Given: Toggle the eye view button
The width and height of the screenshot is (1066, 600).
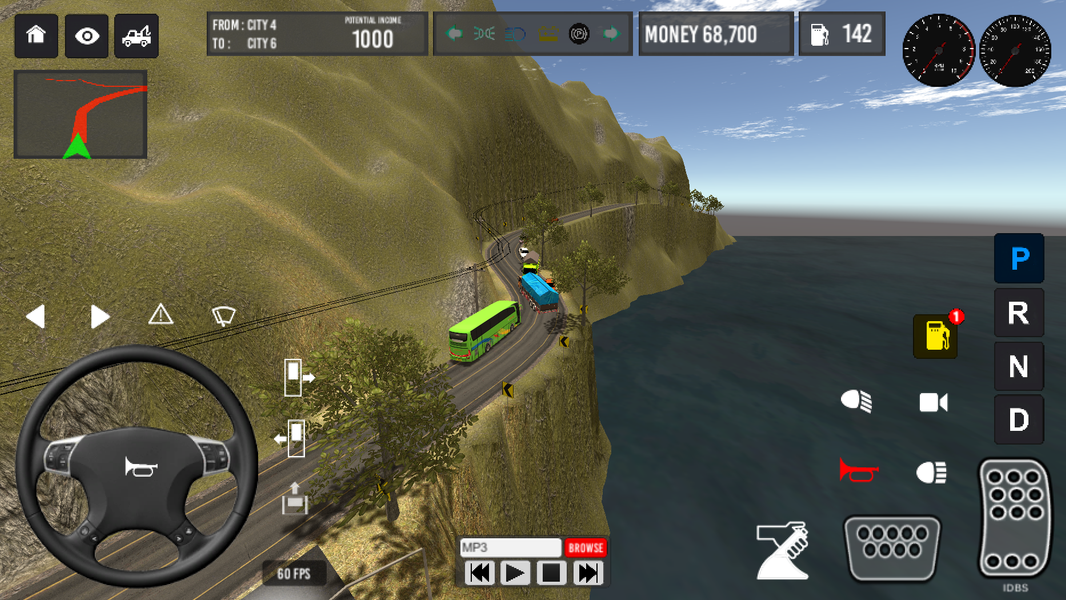Looking at the screenshot, I should (x=87, y=36).
